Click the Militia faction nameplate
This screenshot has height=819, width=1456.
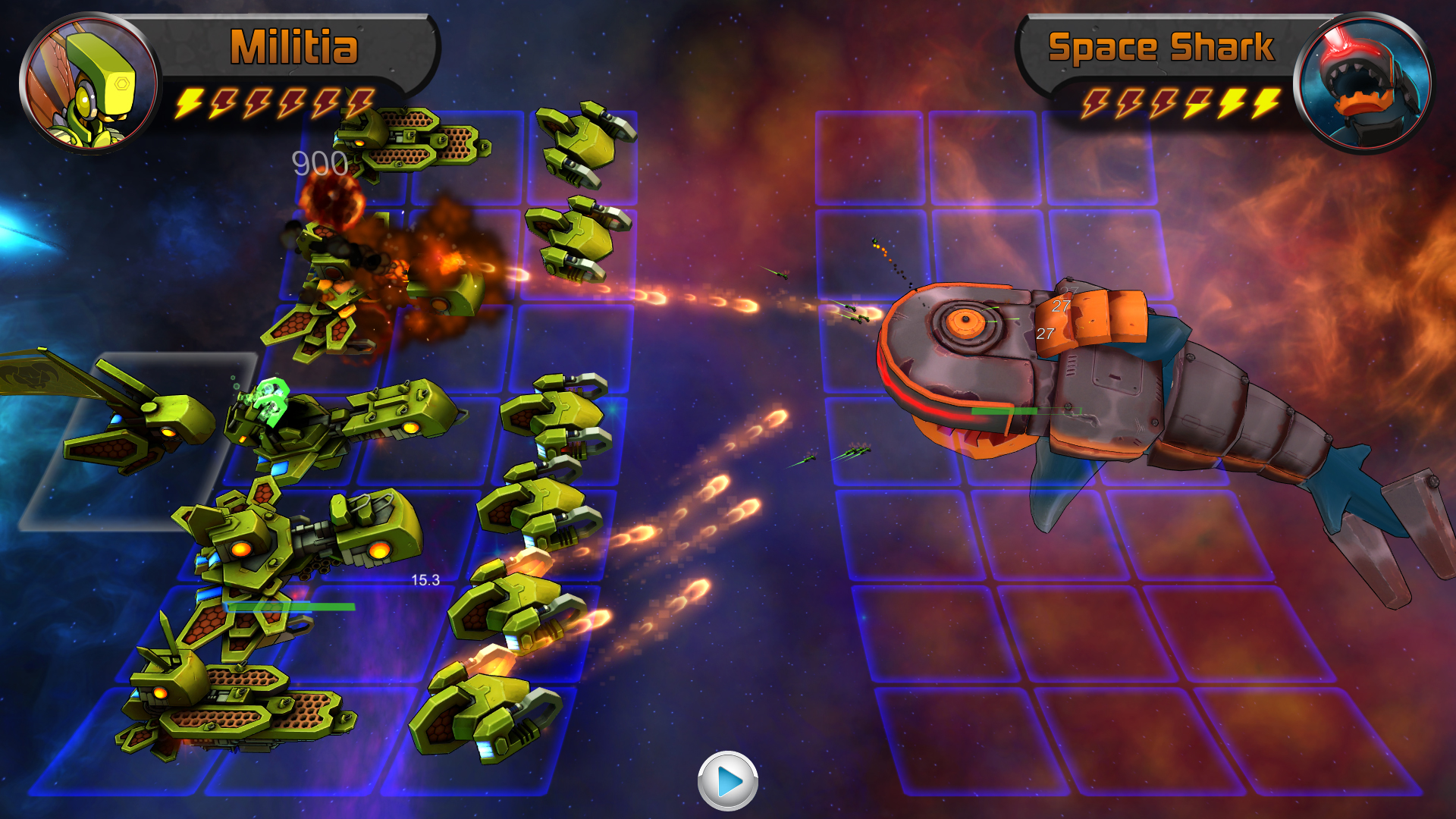[294, 47]
